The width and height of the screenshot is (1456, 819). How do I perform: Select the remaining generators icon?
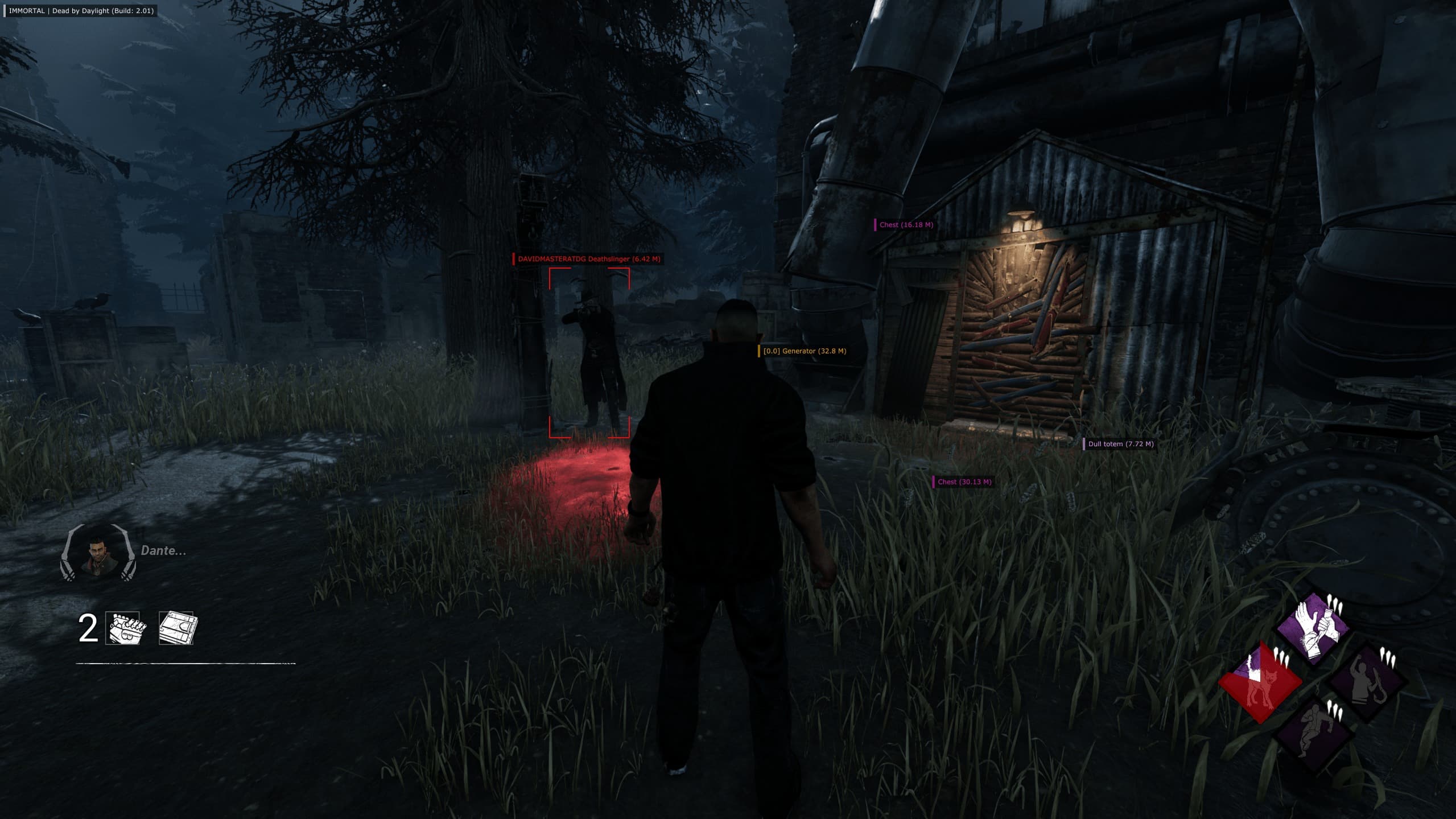click(126, 628)
